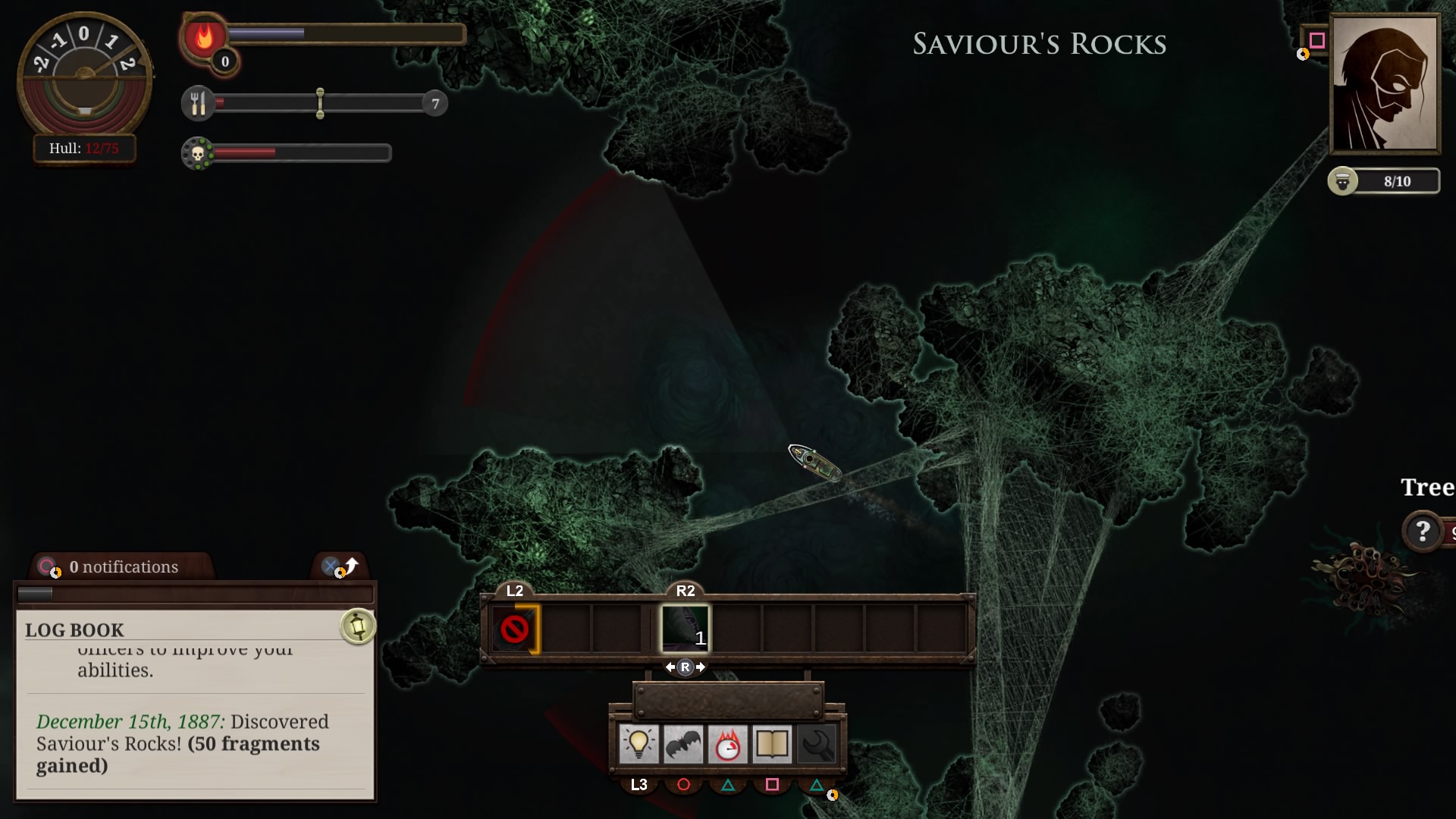The image size is (1456, 819).
Task: Select the LOG BOOK header
Action: pyautogui.click(x=74, y=629)
